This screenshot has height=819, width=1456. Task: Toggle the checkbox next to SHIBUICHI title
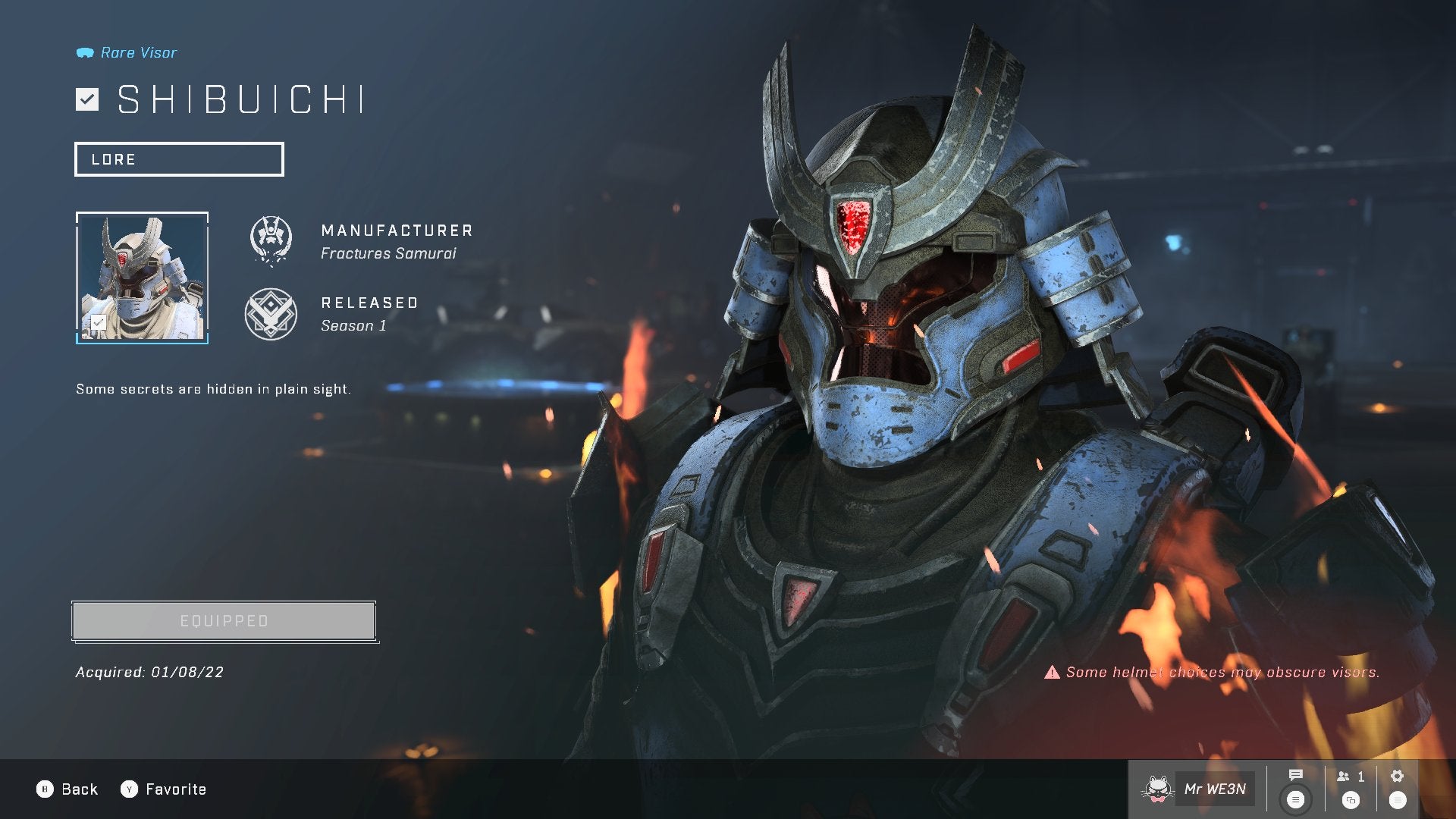[x=87, y=98]
